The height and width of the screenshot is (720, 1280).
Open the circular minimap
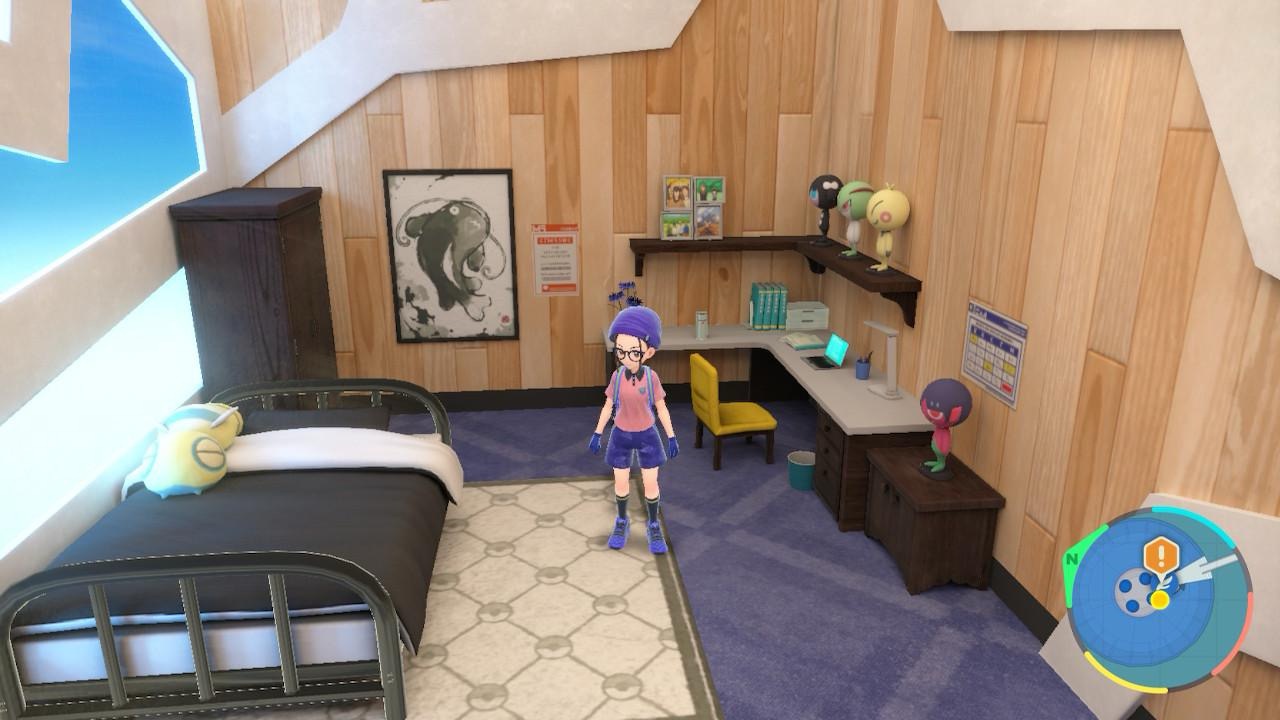click(1158, 600)
